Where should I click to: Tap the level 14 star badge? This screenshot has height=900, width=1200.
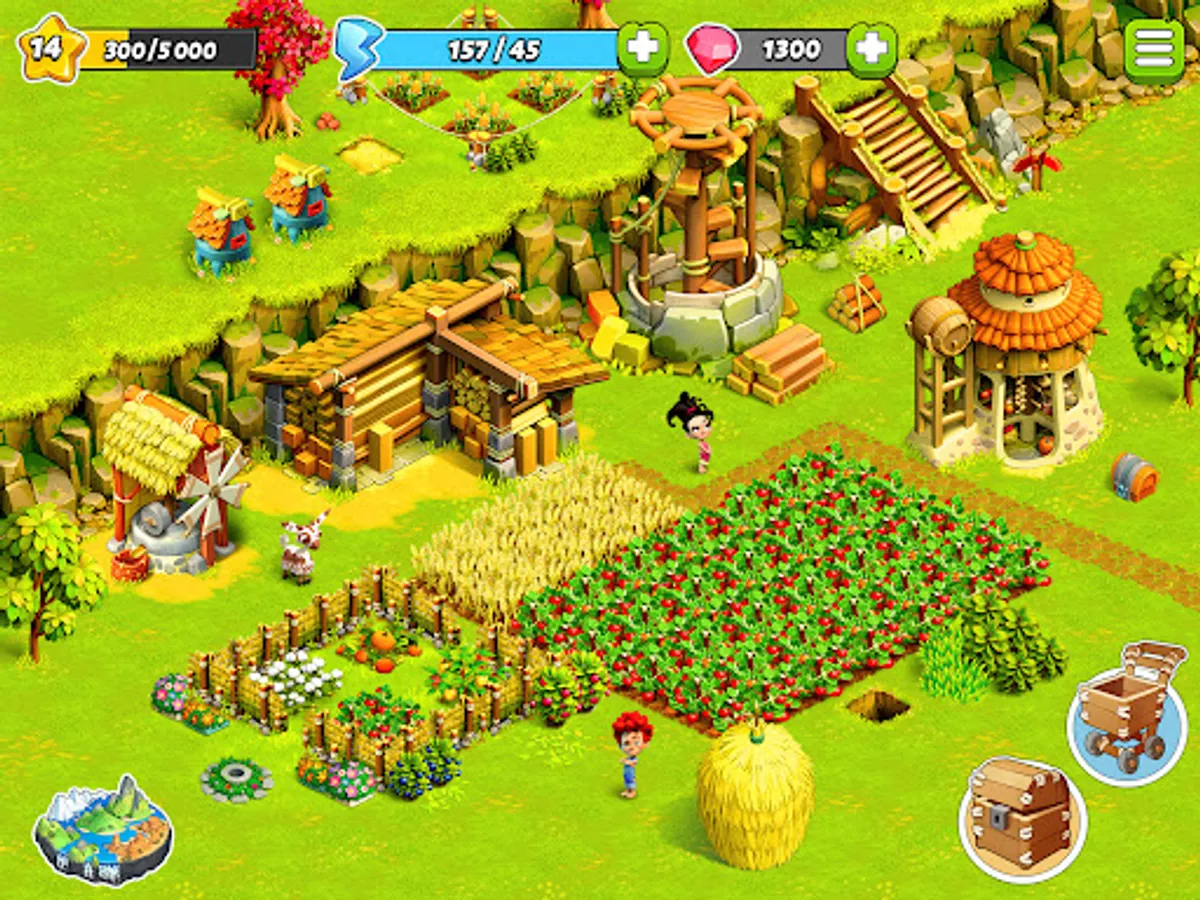point(44,49)
